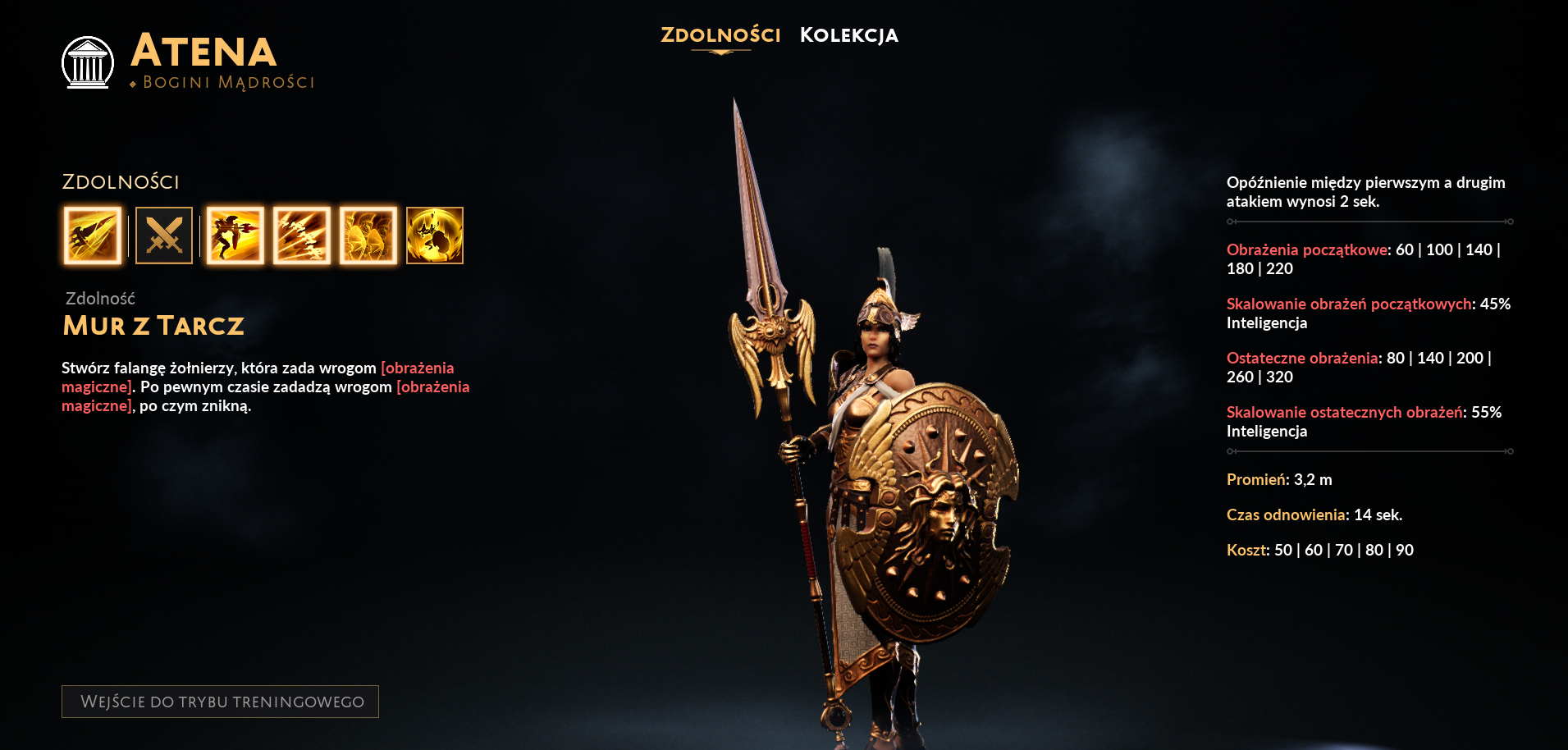
Task: Open the ultimate ability icon at row's end
Action: [x=435, y=236]
